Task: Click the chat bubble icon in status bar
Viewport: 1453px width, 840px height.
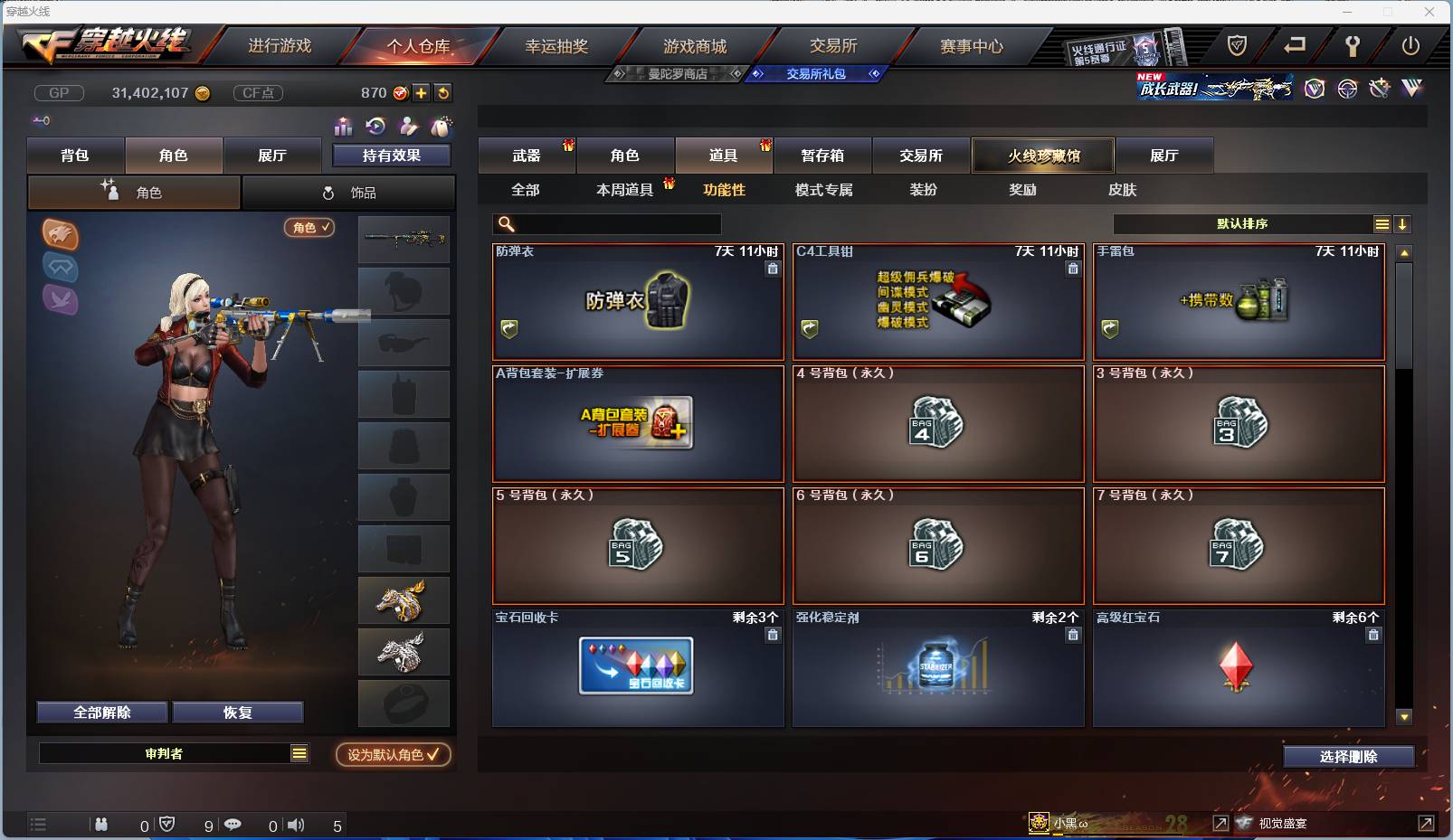Action: point(233,825)
